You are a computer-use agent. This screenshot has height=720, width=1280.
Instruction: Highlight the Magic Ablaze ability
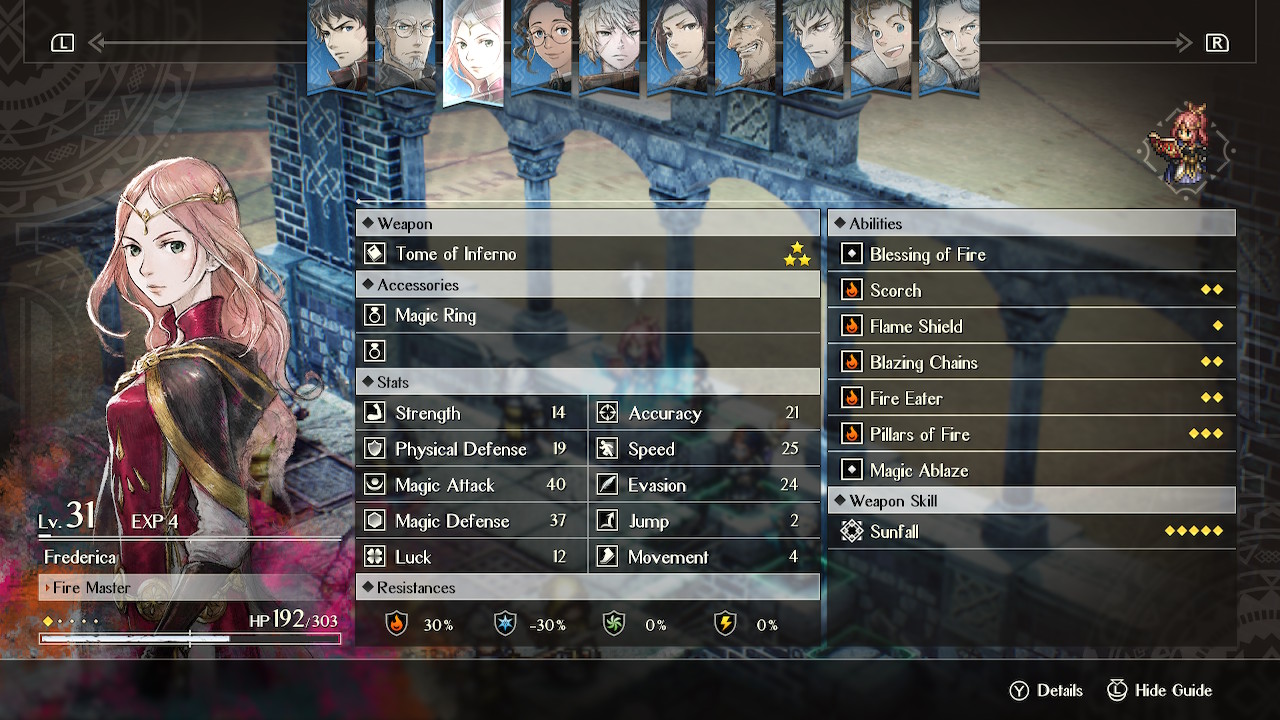click(x=1031, y=471)
